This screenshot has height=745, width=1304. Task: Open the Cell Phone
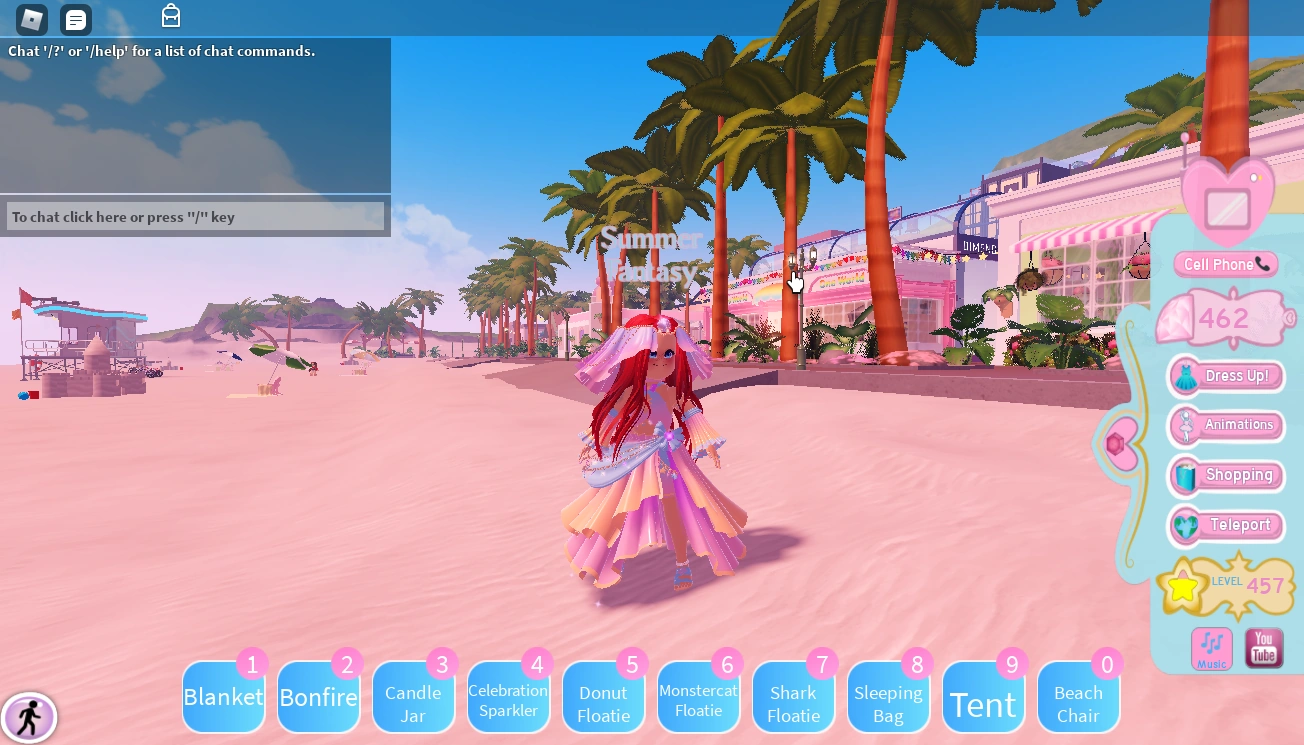(1226, 264)
